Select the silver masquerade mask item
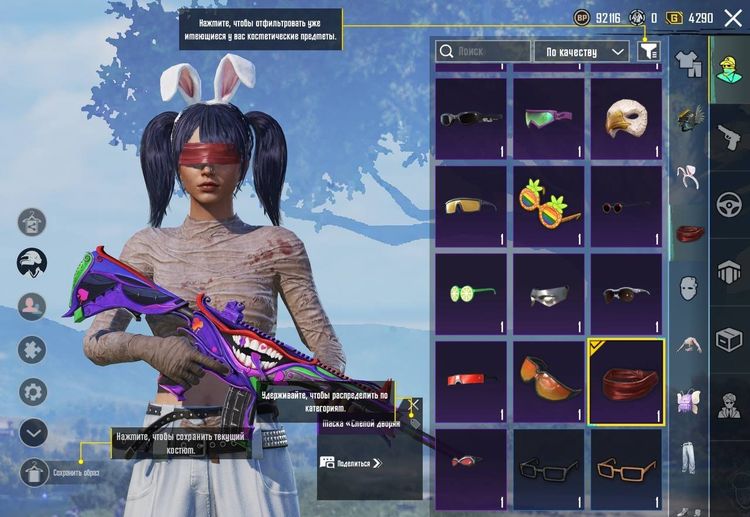This screenshot has height=517, width=750. point(548,293)
